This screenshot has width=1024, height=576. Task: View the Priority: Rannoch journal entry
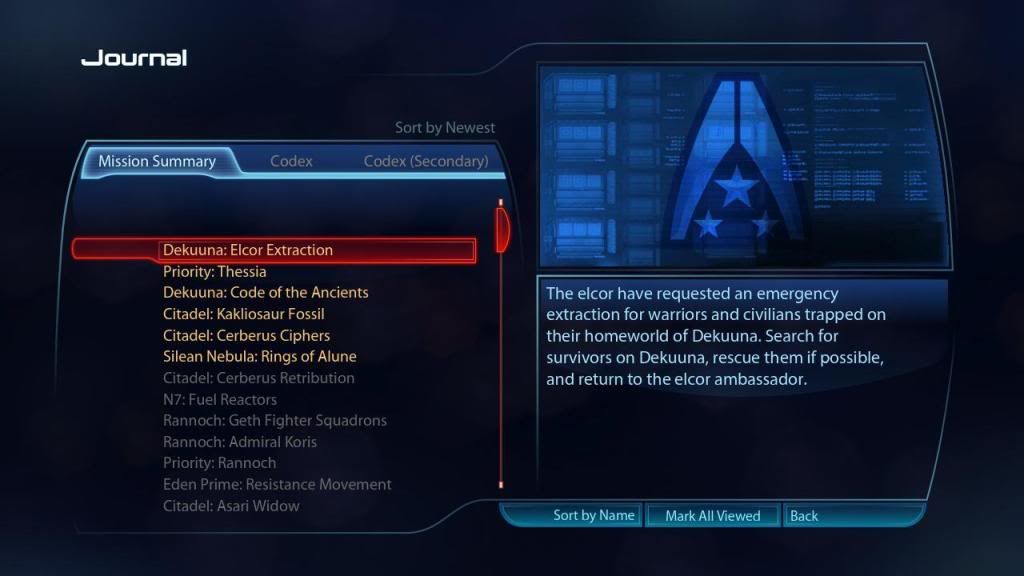[x=220, y=463]
